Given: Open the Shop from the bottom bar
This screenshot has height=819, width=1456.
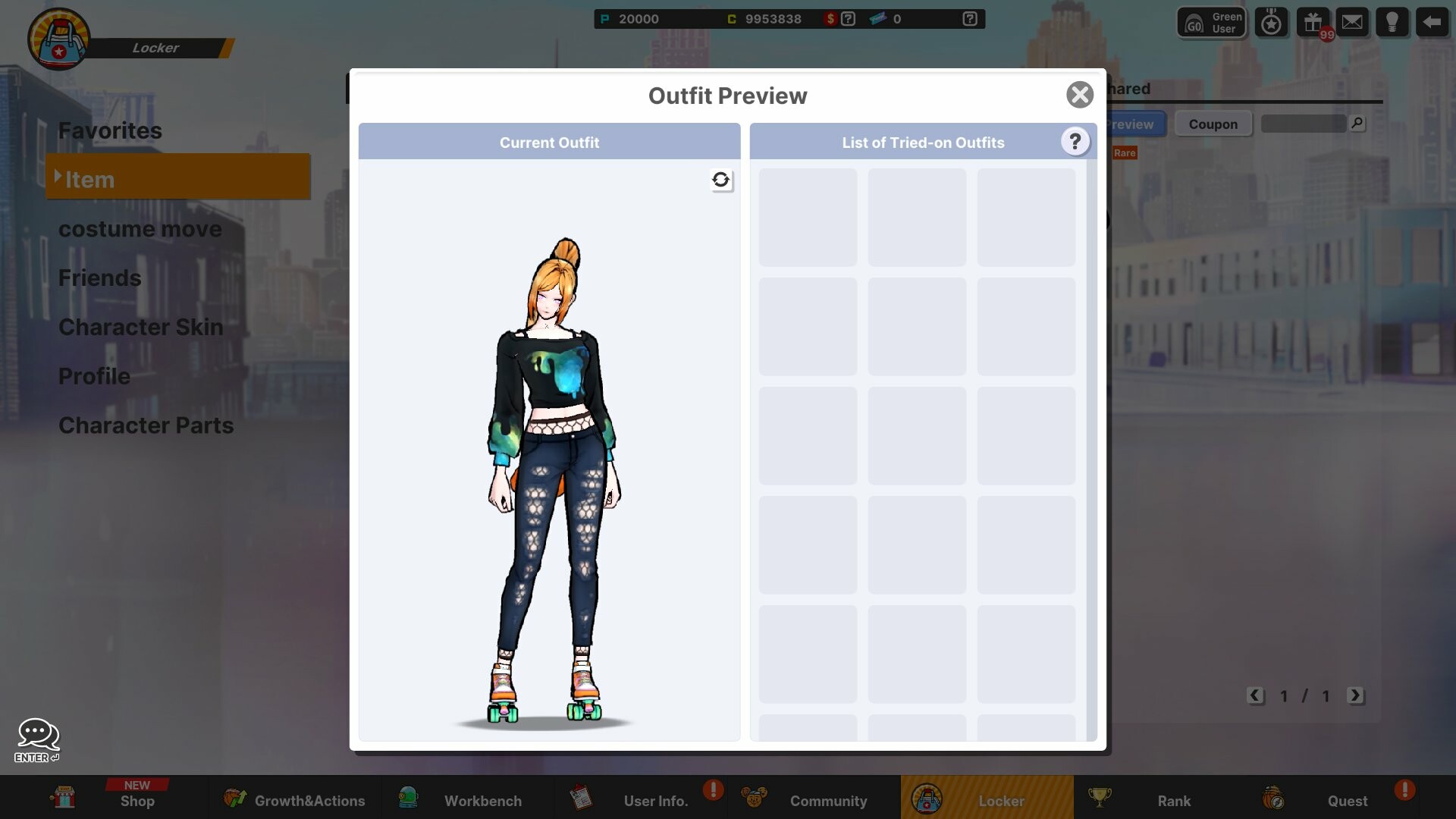Looking at the screenshot, I should point(136,801).
